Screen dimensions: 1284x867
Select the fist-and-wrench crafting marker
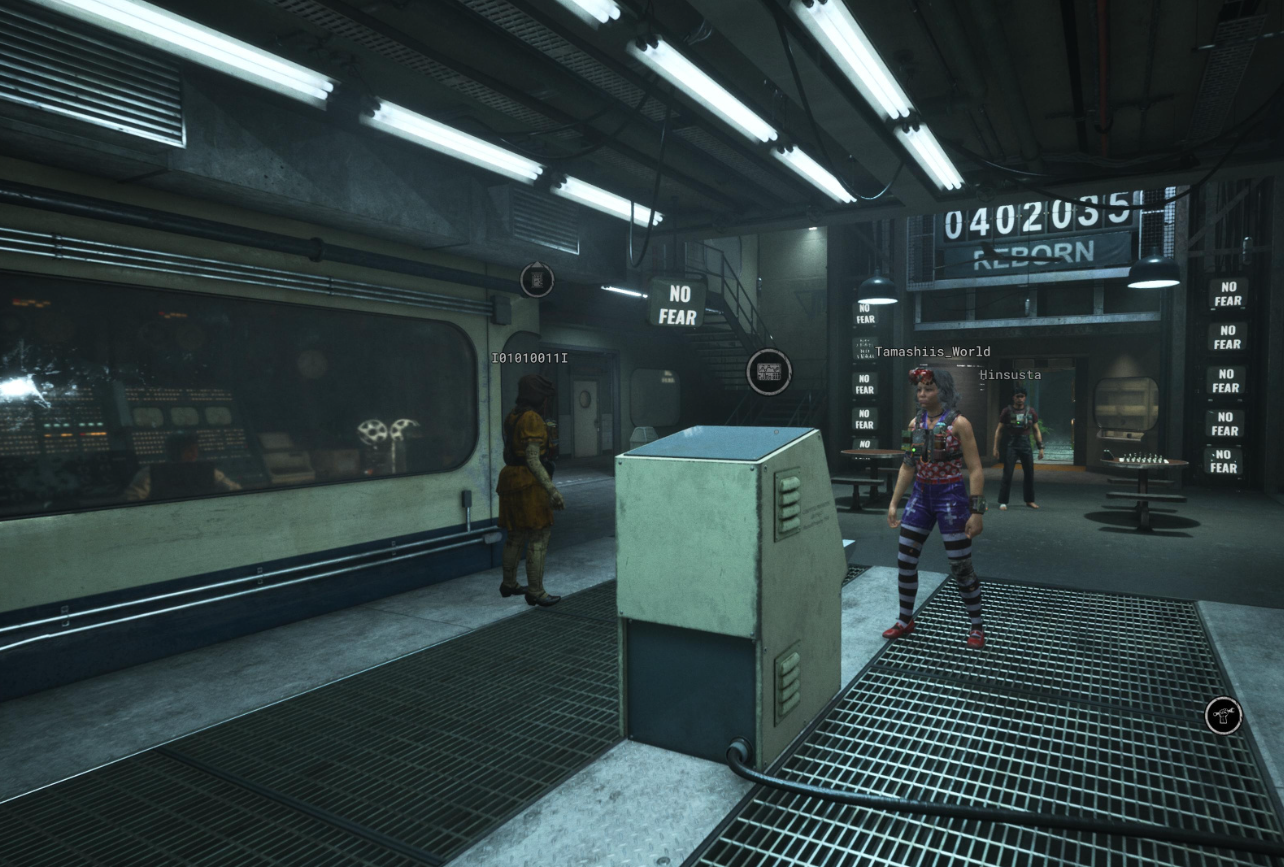click(1223, 715)
